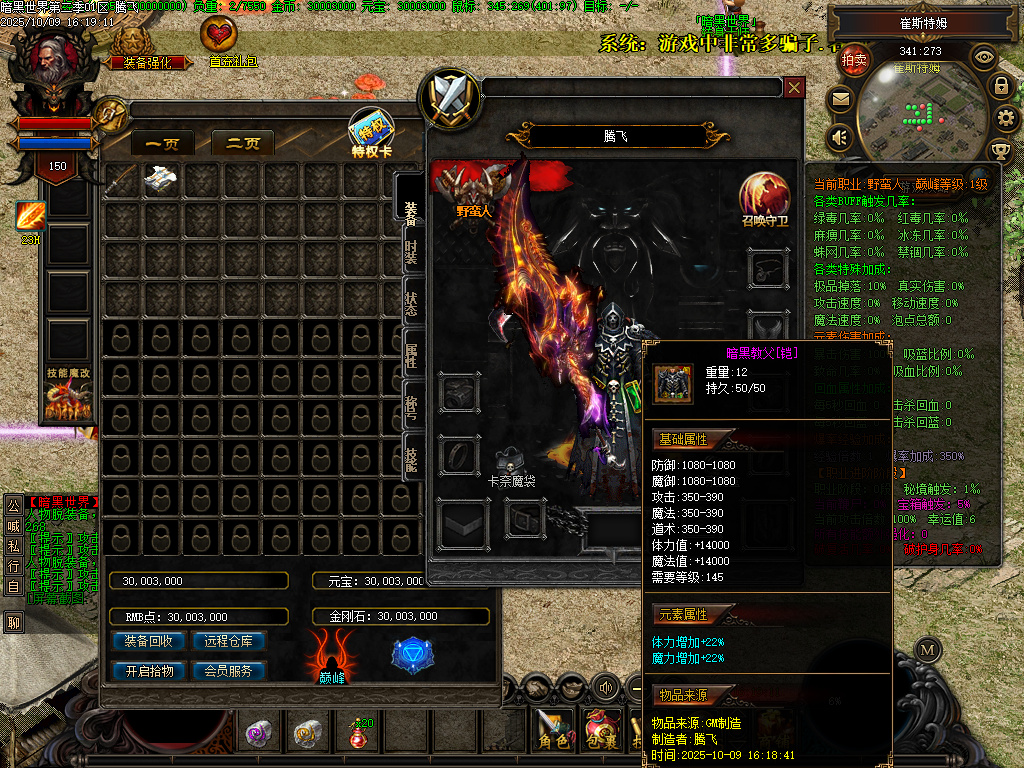Toggle the 开启拾物 auto-pickup button

148,671
